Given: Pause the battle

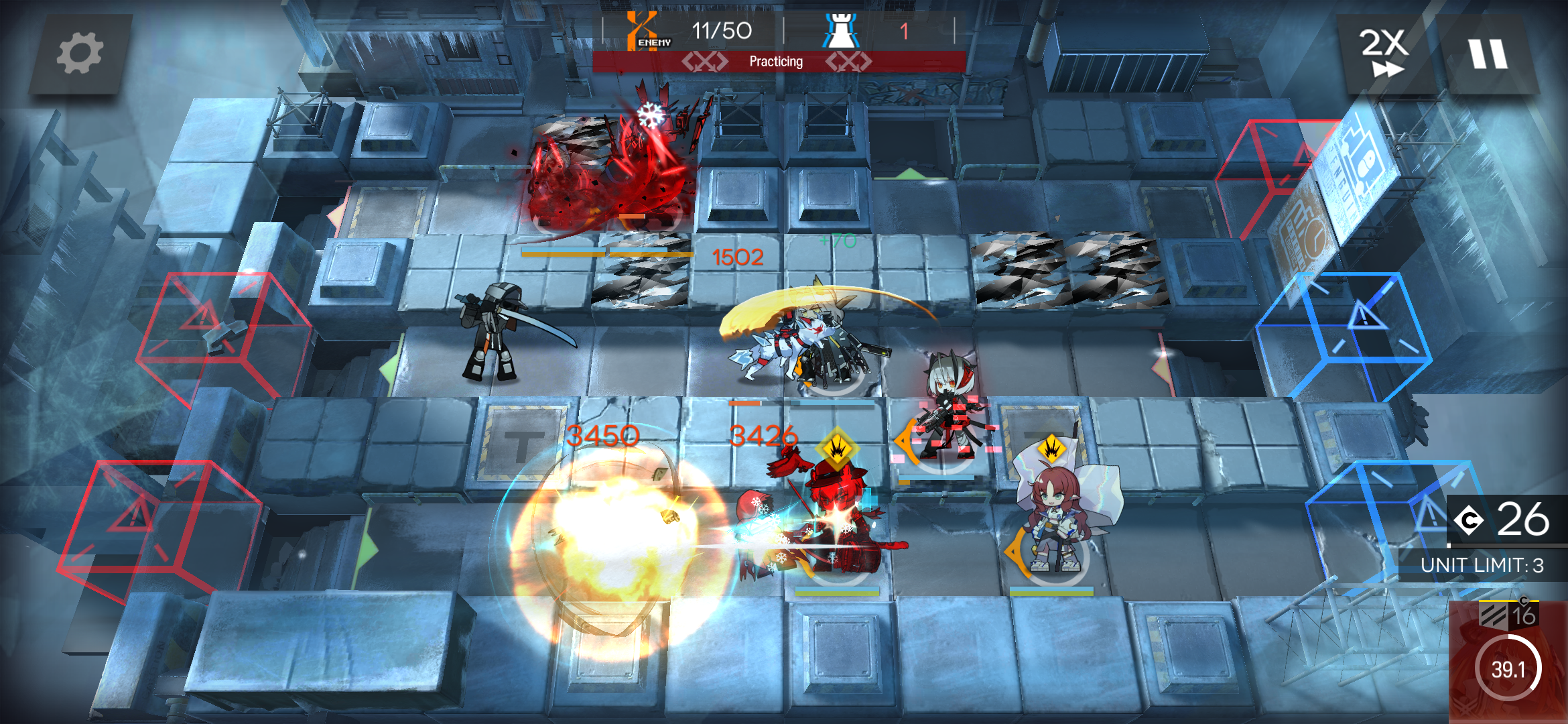Looking at the screenshot, I should point(1489,54).
